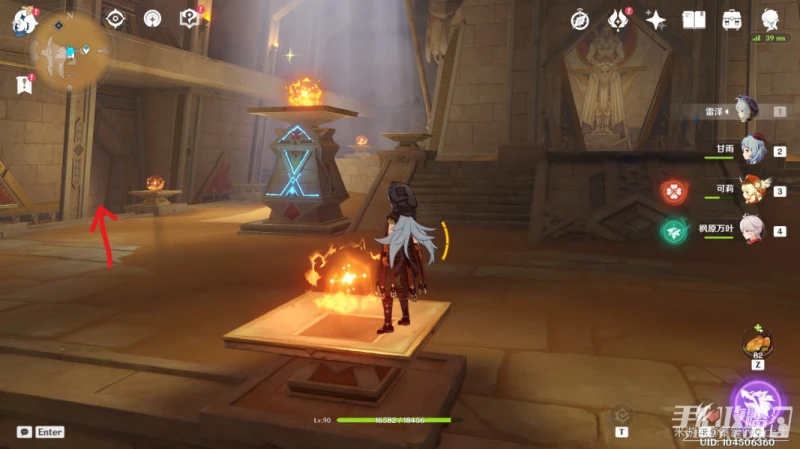This screenshot has height=449, width=800.
Task: Open the character profile head icon
Action: pos(771,19)
